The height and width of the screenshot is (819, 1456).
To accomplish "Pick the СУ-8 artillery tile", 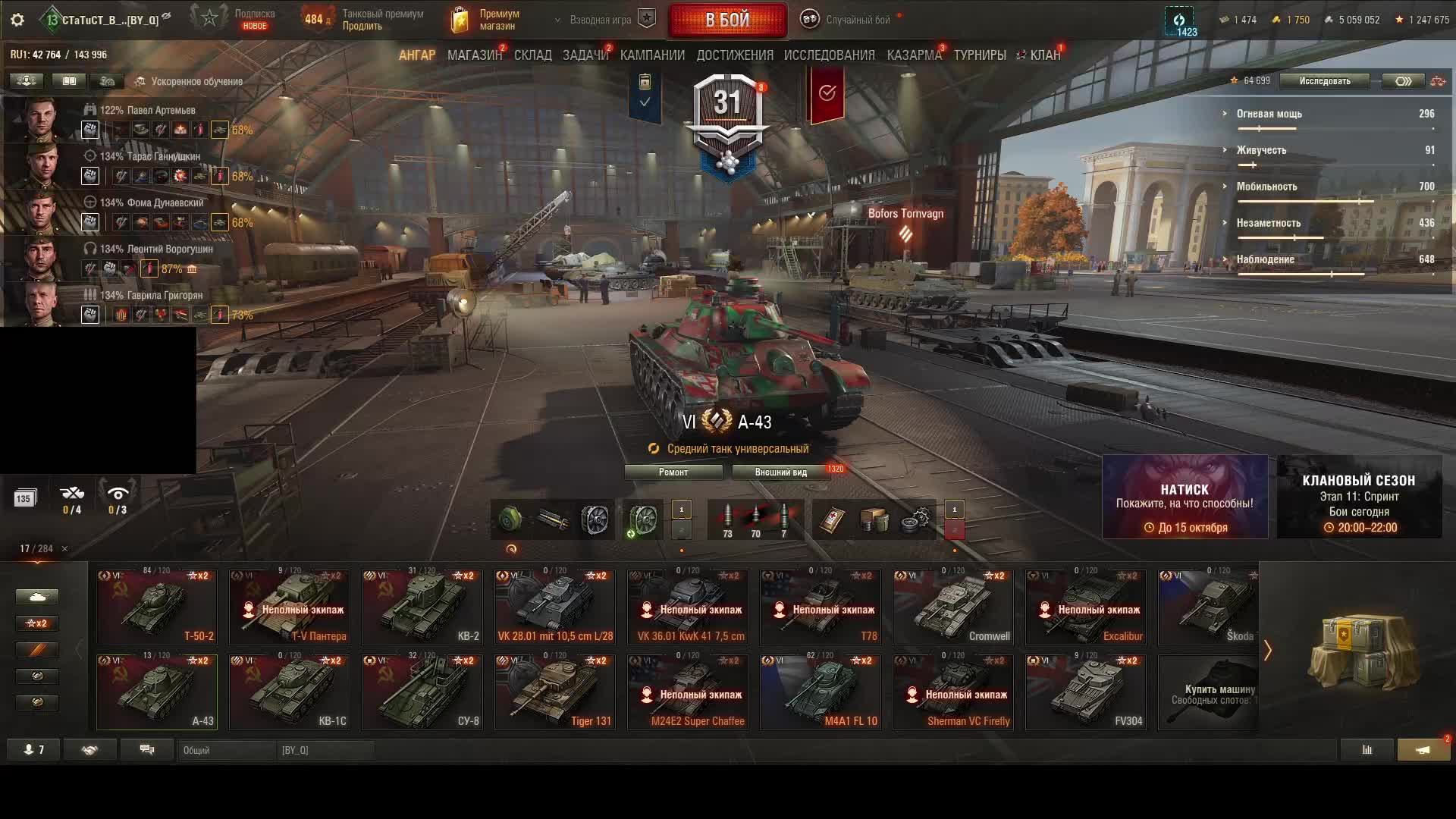I will click(422, 692).
